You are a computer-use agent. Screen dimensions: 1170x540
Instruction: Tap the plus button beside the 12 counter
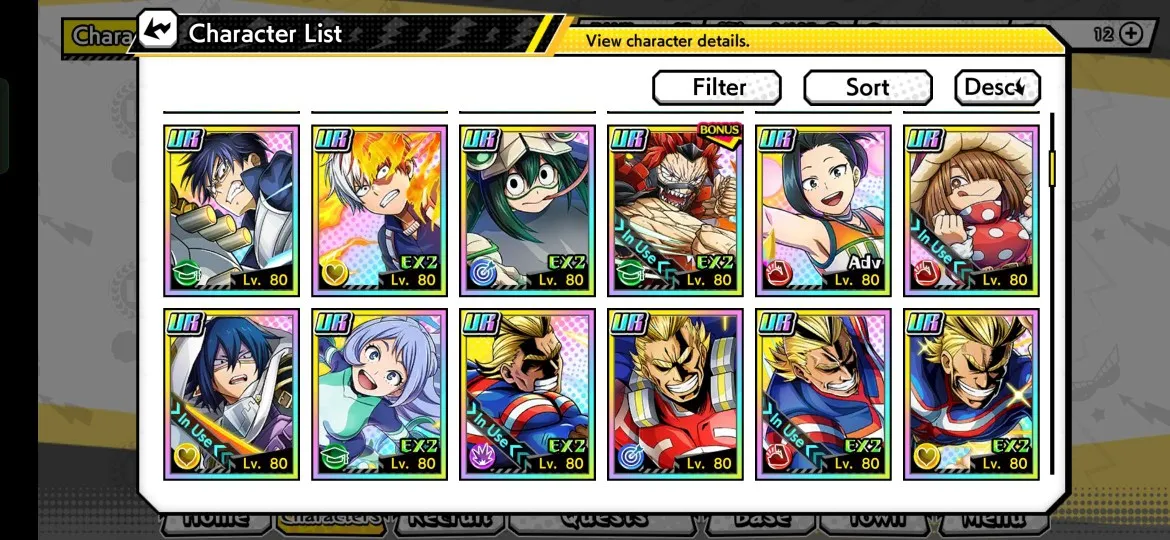(1131, 34)
